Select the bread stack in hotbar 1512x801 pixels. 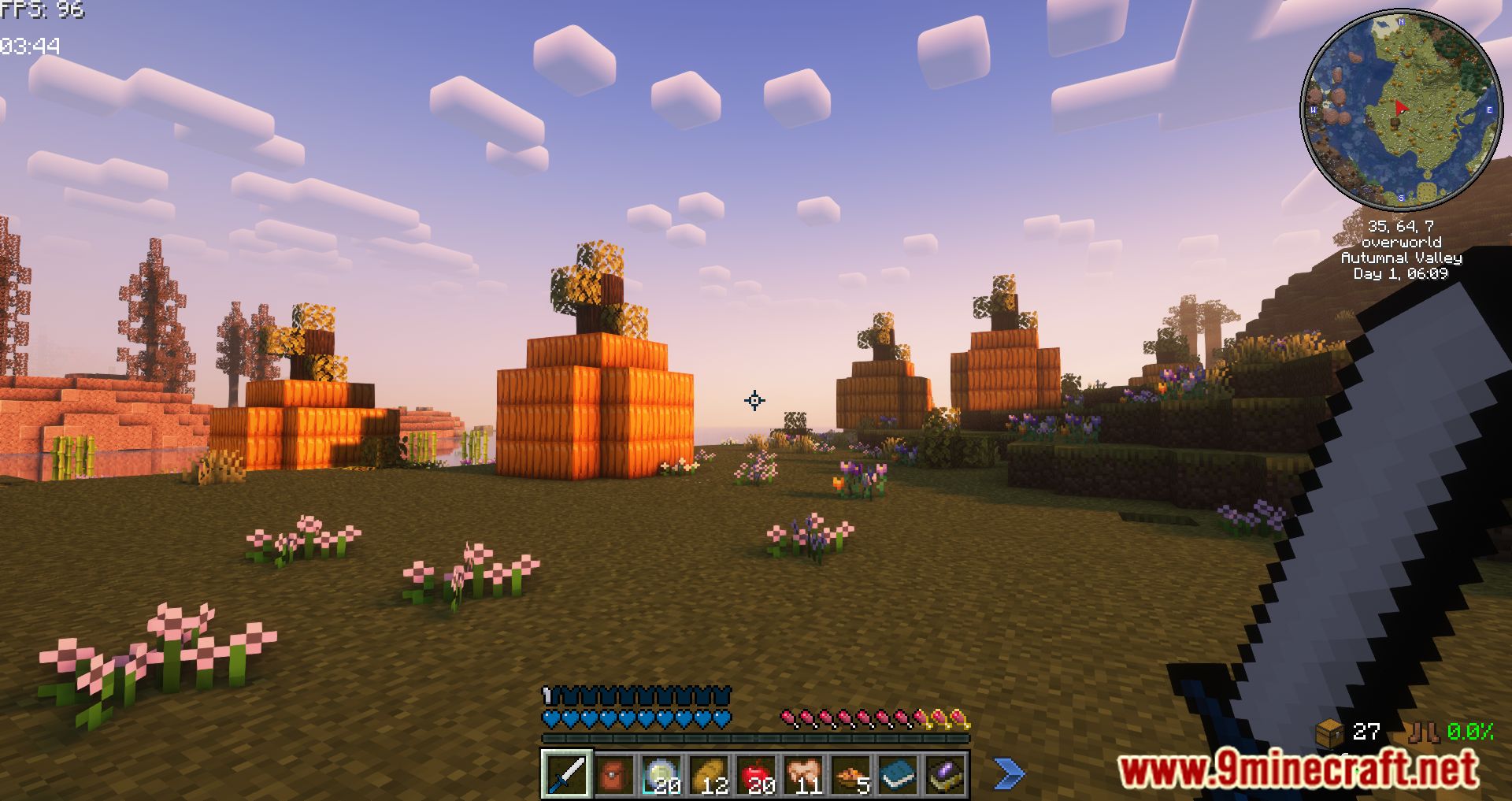point(708,774)
